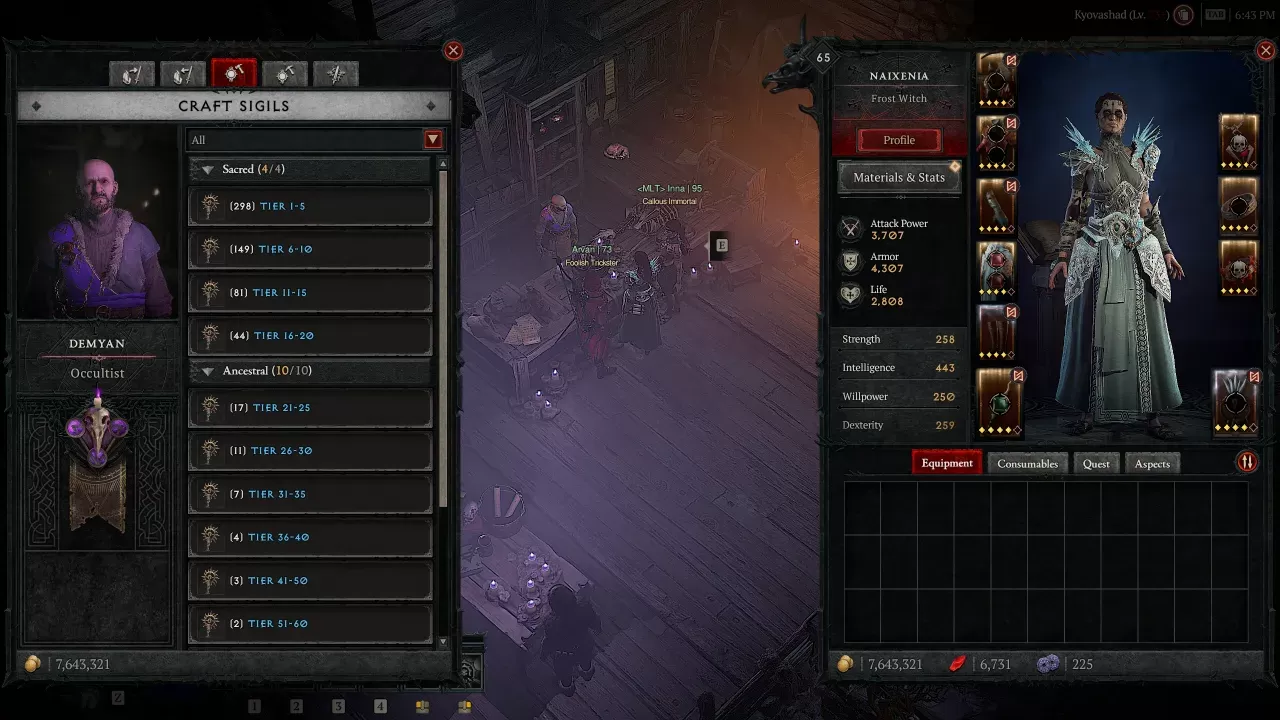Open inventory sorting via the arrows icon
Screen dimensions: 1280x720
(x=1246, y=462)
